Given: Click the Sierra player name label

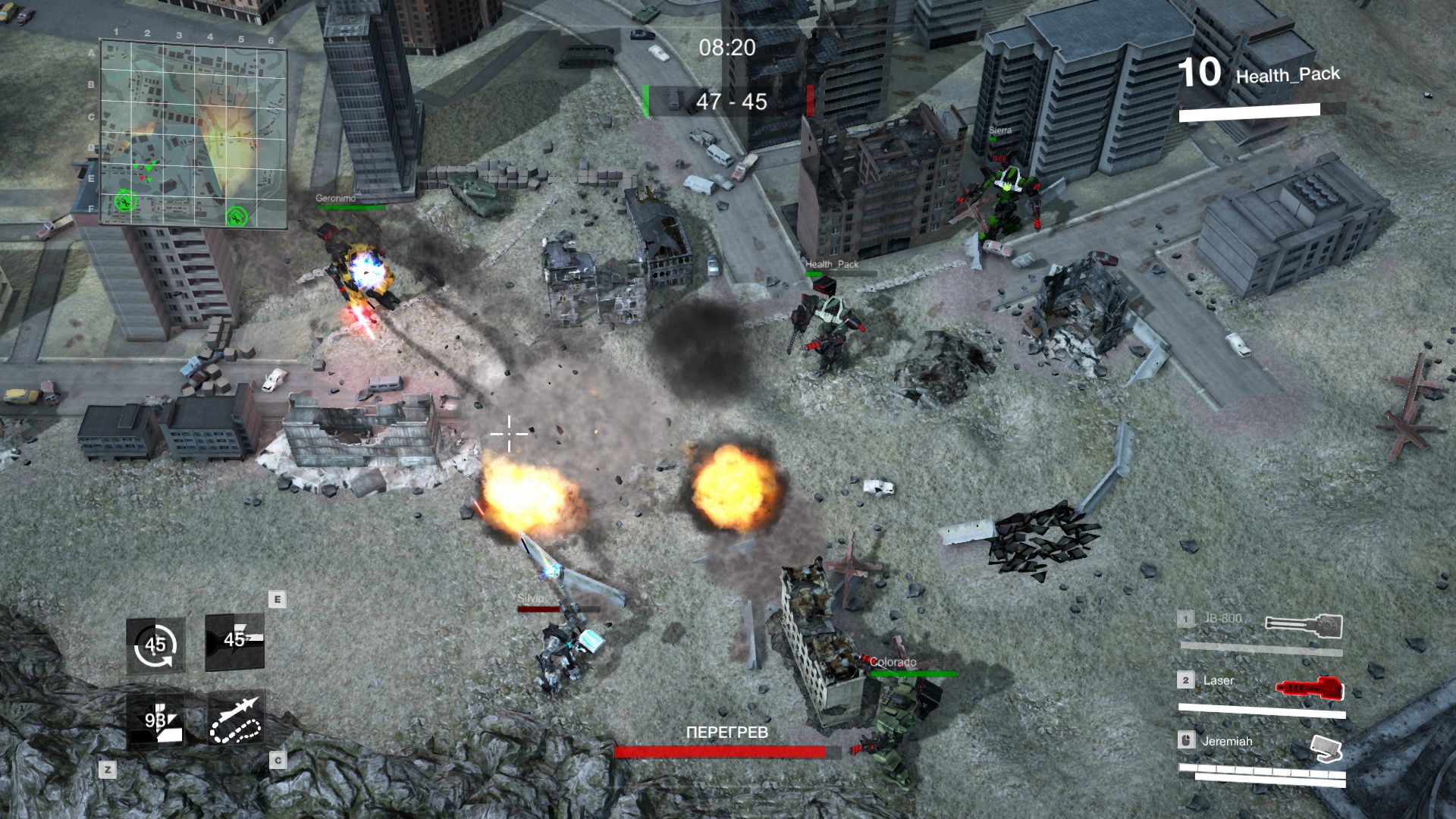Looking at the screenshot, I should [999, 130].
